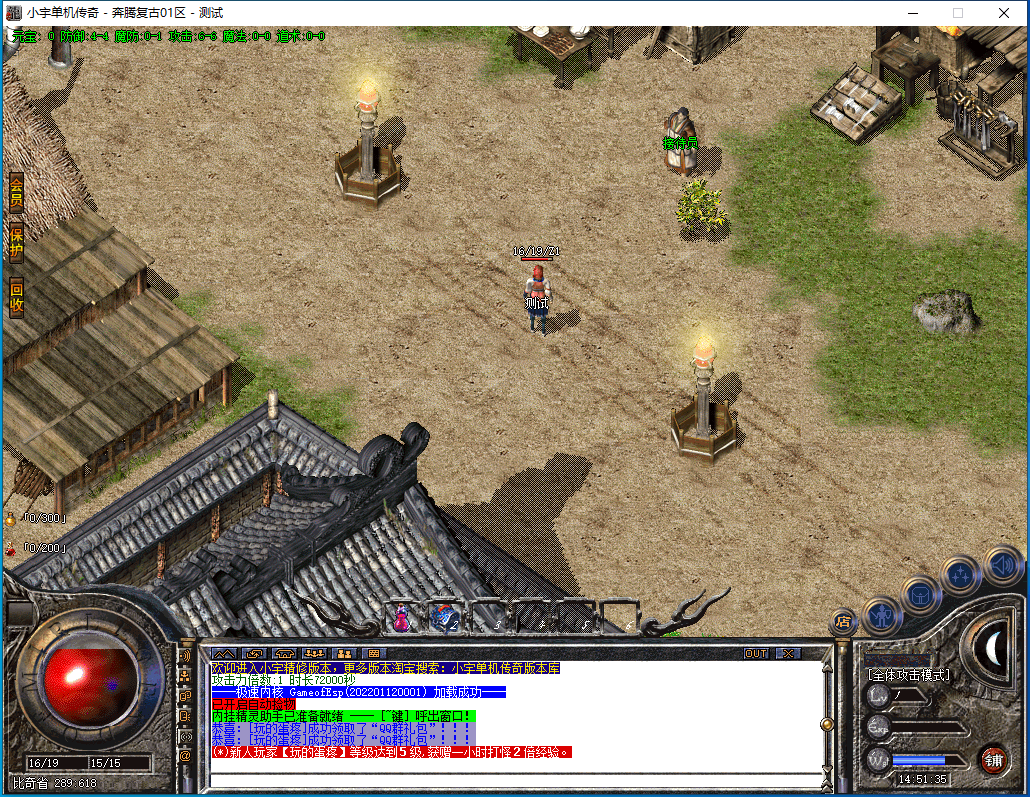Screen dimensions: 1030x797
Task: Open the character equipment panel icon
Action: point(882,613)
